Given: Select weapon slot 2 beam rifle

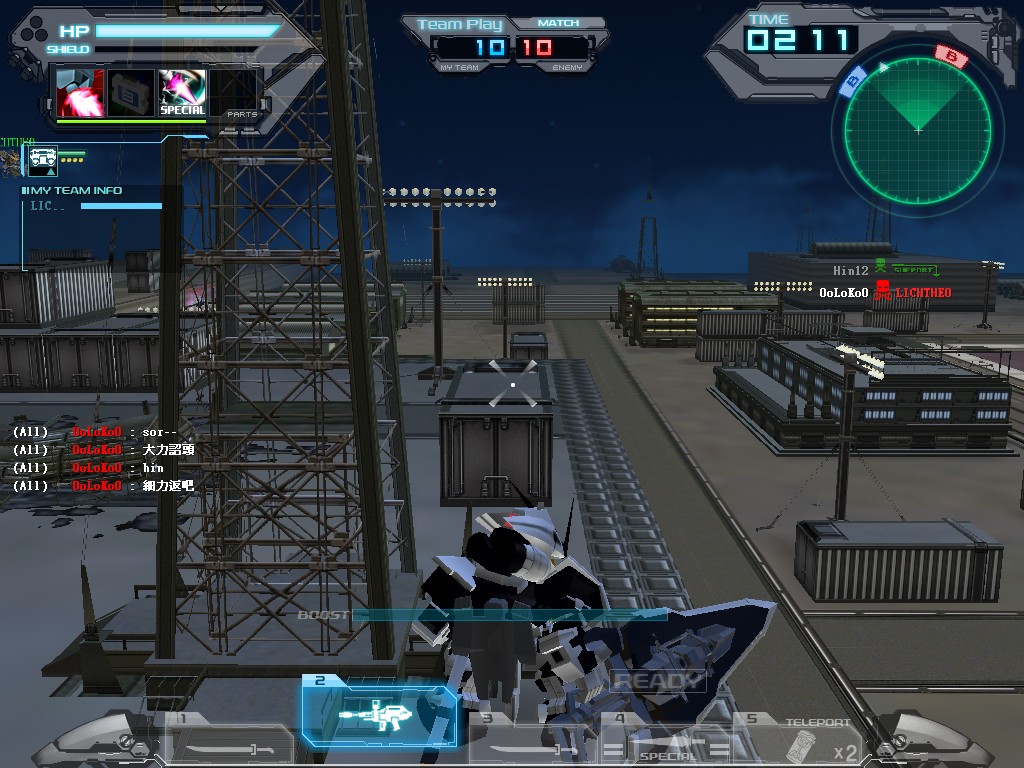Looking at the screenshot, I should 380,714.
